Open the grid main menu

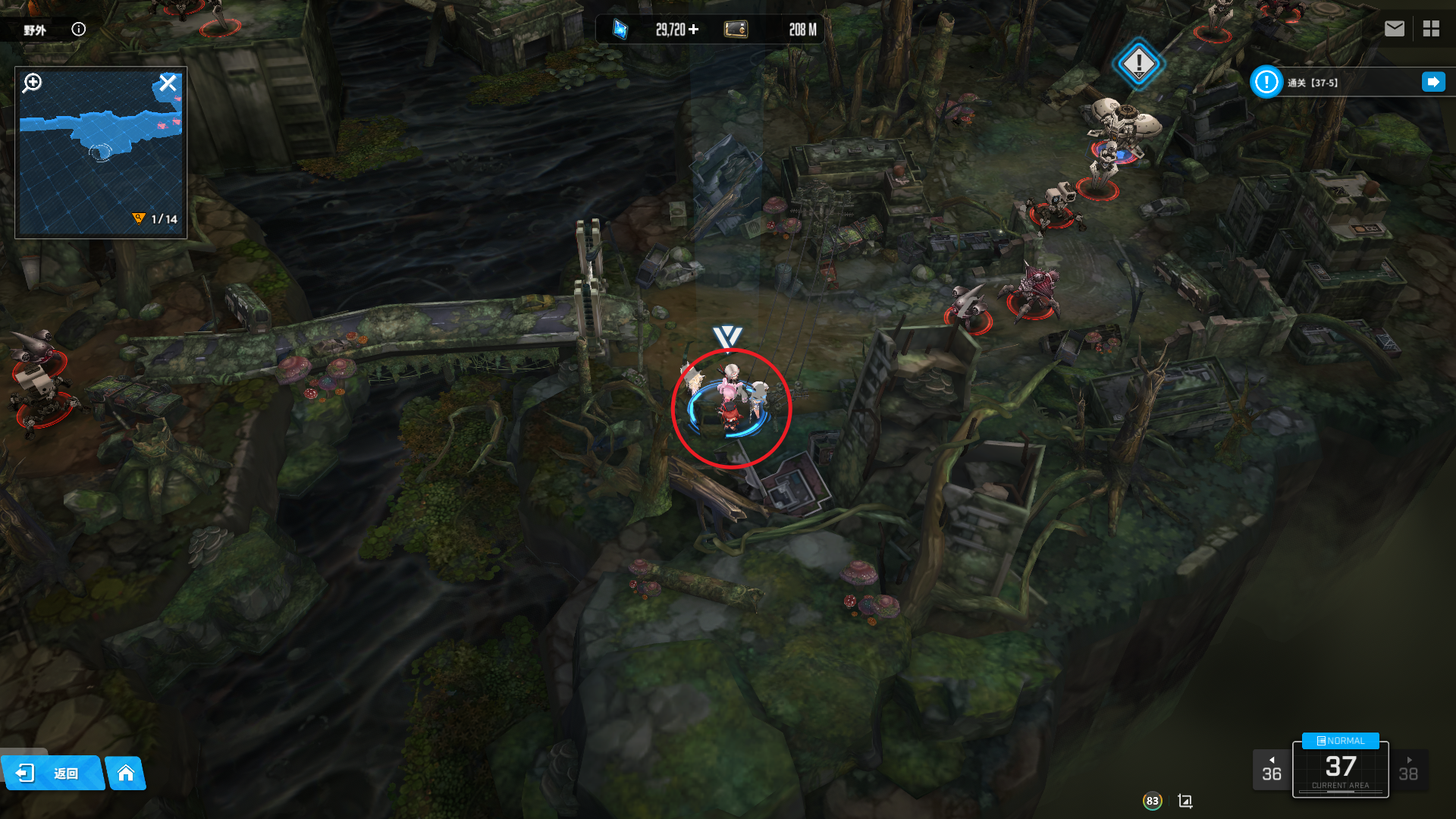pyautogui.click(x=1431, y=29)
